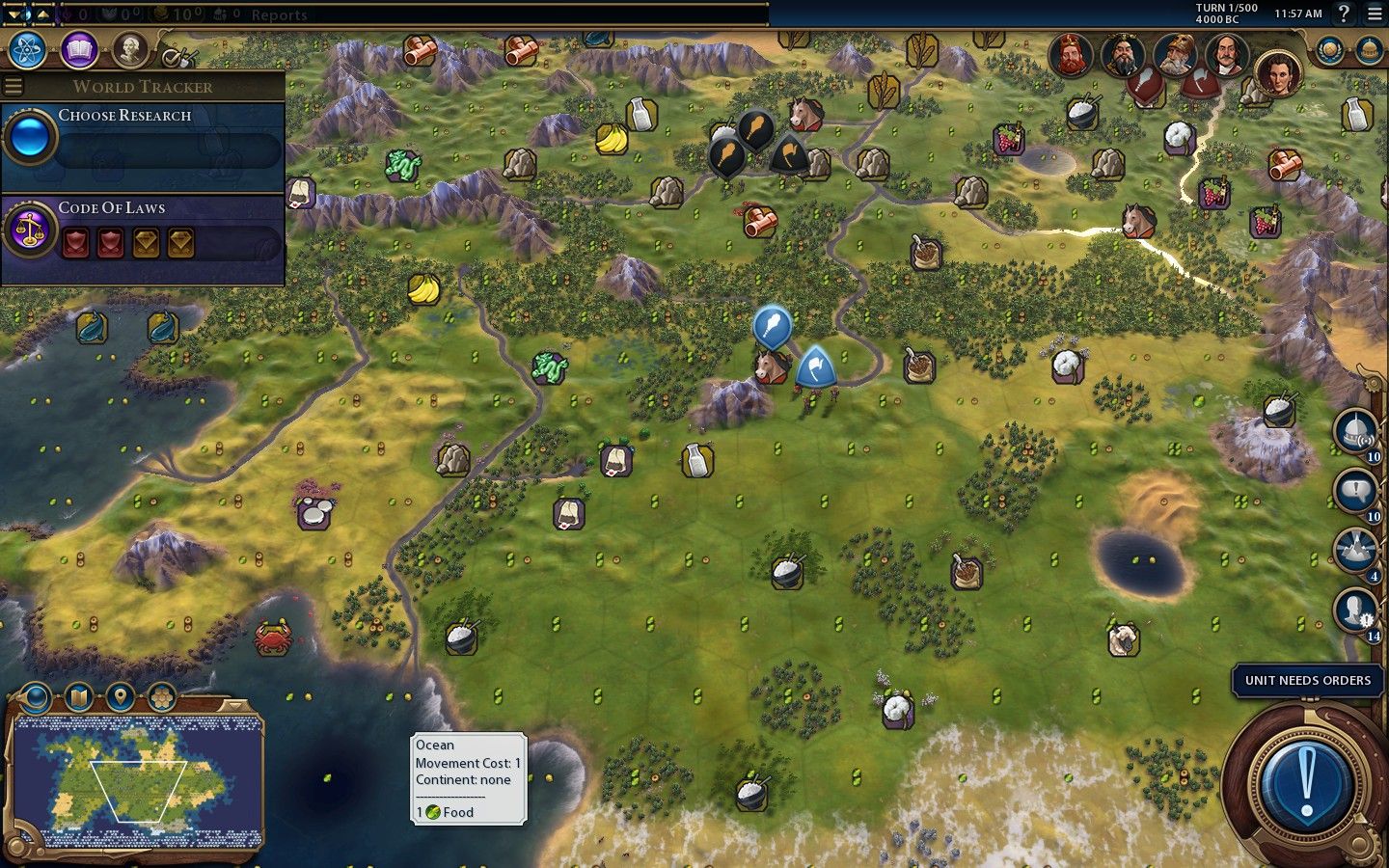Open the Great People bust icon

pos(129,49)
